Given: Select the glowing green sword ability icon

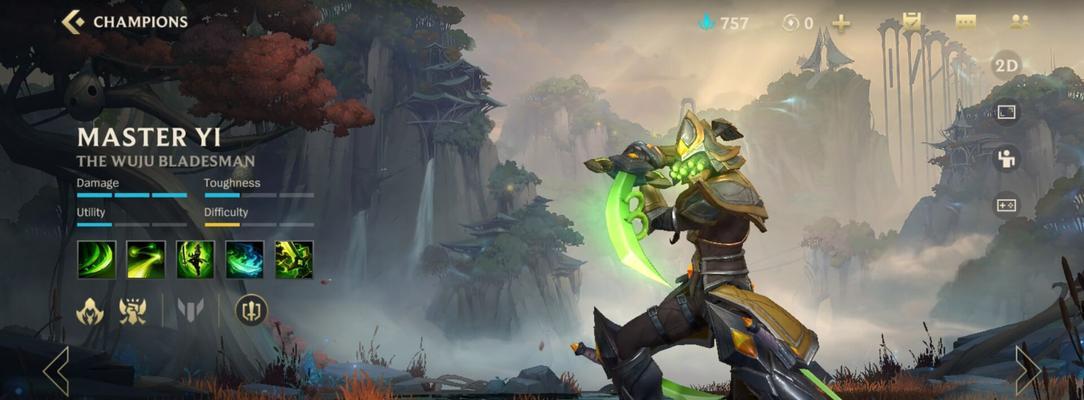Looking at the screenshot, I should point(293,259).
